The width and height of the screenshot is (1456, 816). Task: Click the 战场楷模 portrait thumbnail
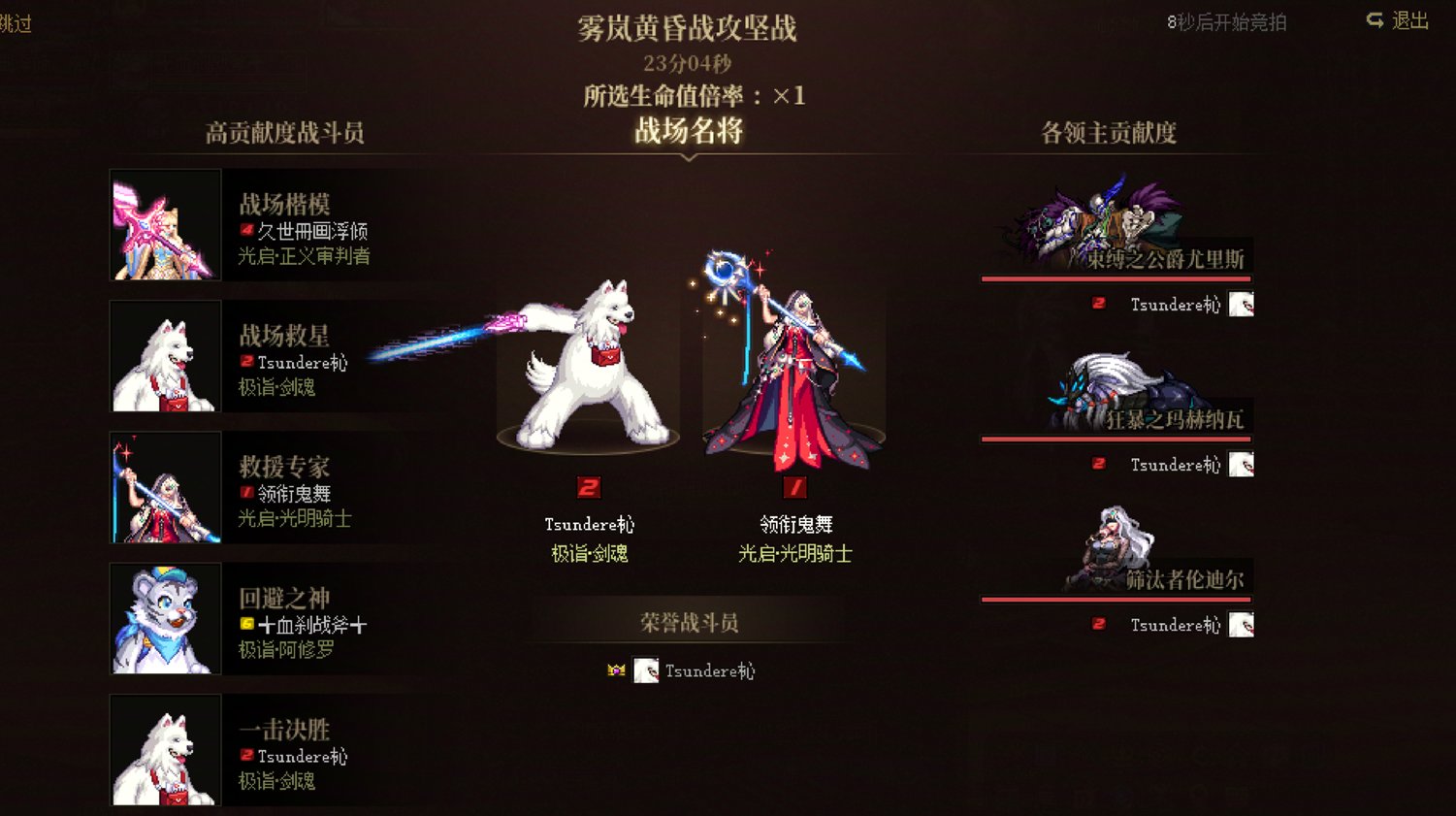165,225
